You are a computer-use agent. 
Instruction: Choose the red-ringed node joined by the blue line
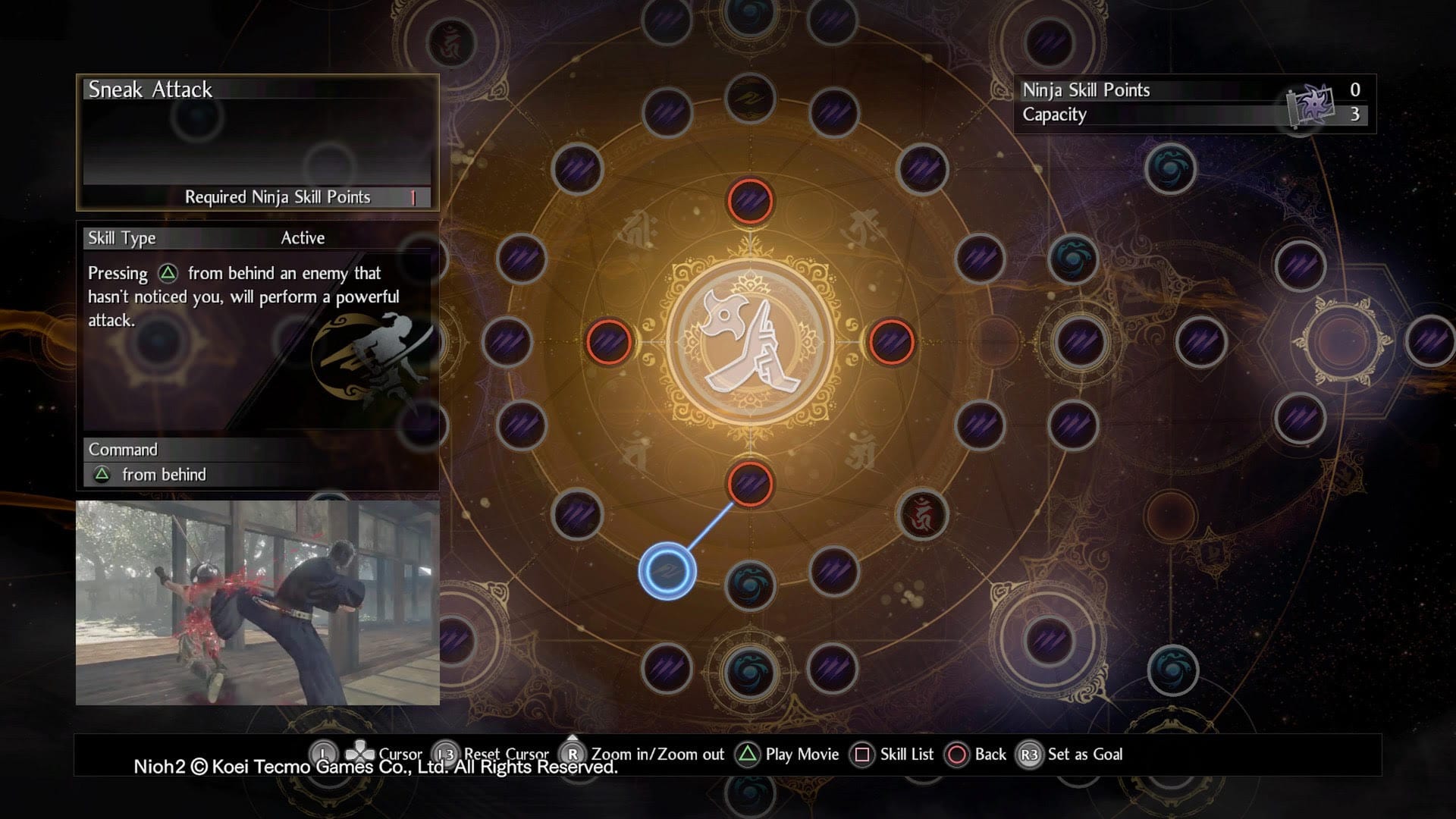click(750, 483)
